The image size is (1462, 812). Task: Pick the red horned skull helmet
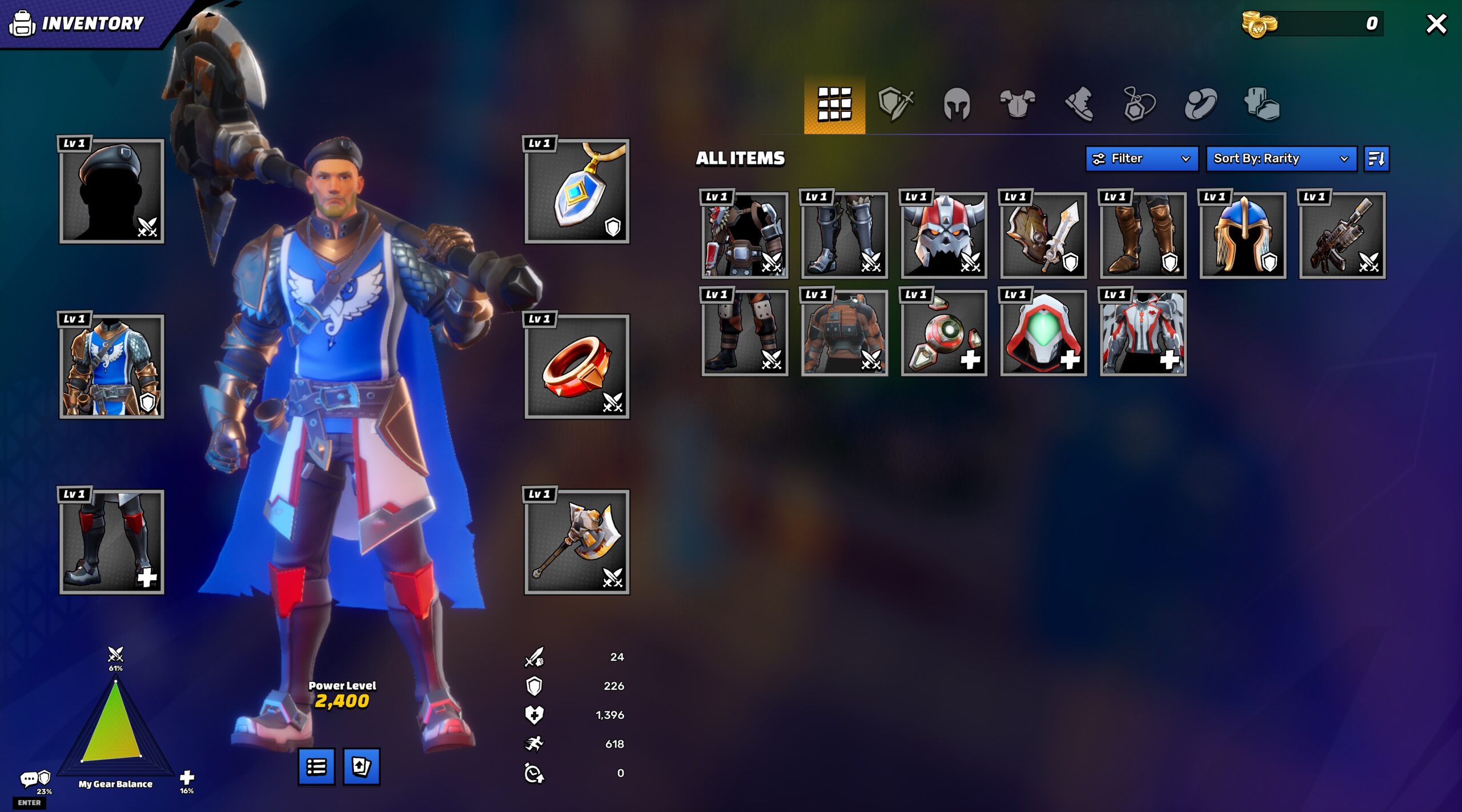pos(943,235)
